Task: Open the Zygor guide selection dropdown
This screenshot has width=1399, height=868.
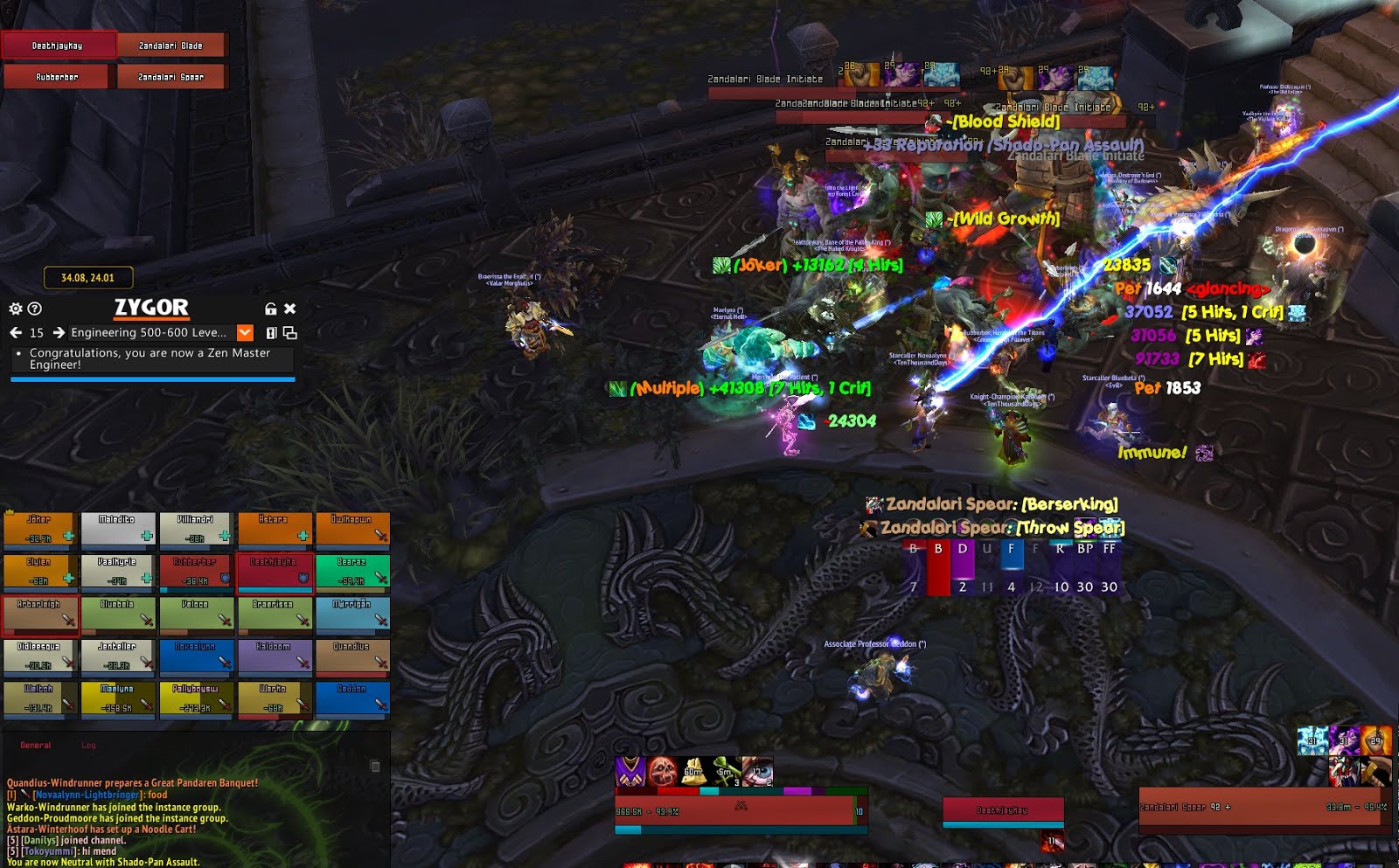Action: pyautogui.click(x=246, y=333)
